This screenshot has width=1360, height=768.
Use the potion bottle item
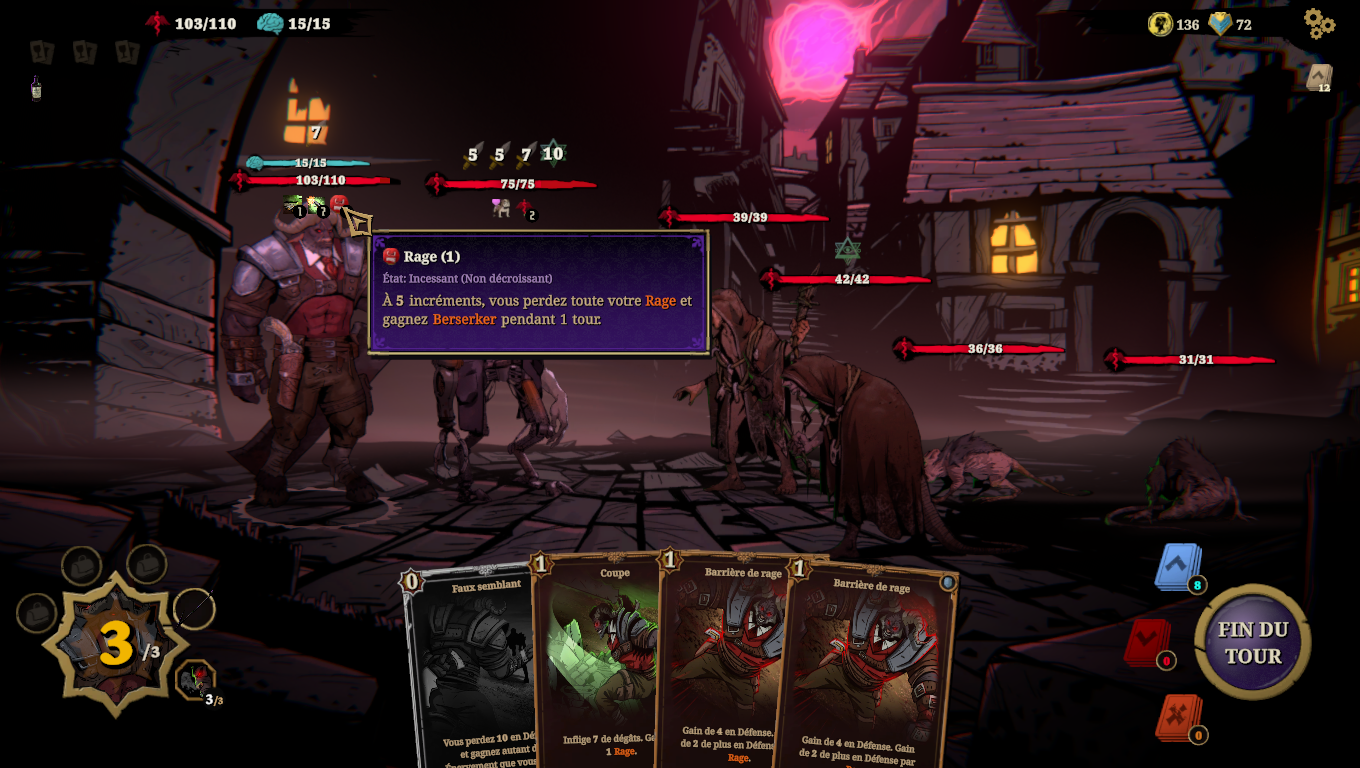(36, 88)
